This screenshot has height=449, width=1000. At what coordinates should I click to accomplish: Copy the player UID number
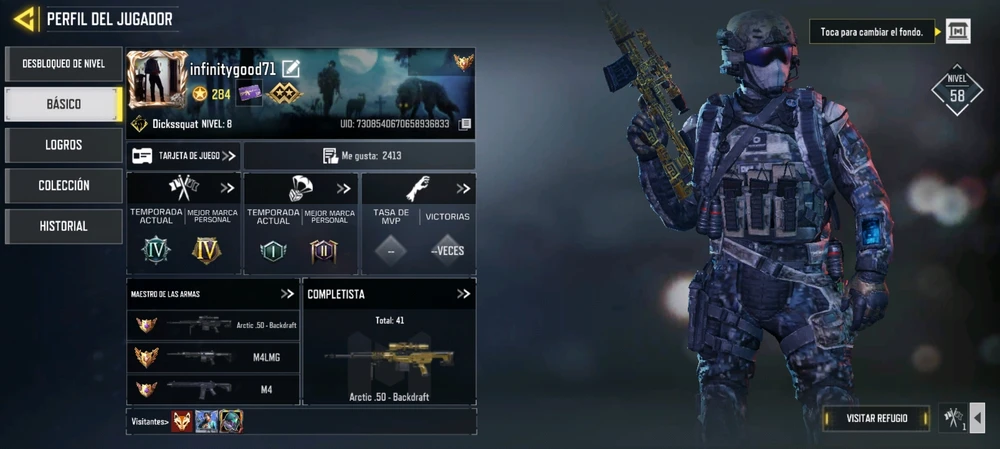pos(464,124)
